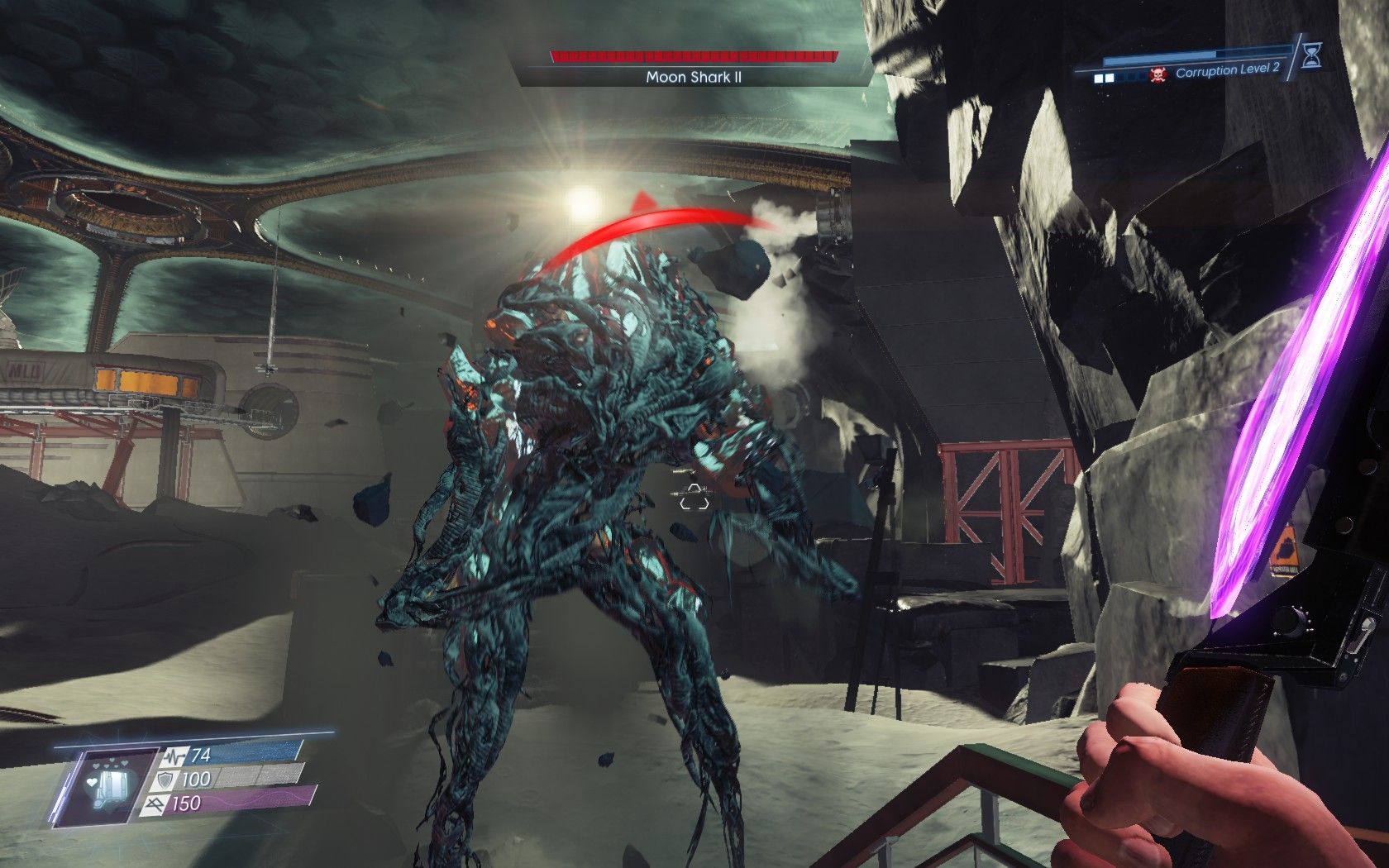Viewport: 1389px width, 868px height.
Task: Click the psi points icon showing 150
Action: point(156,804)
